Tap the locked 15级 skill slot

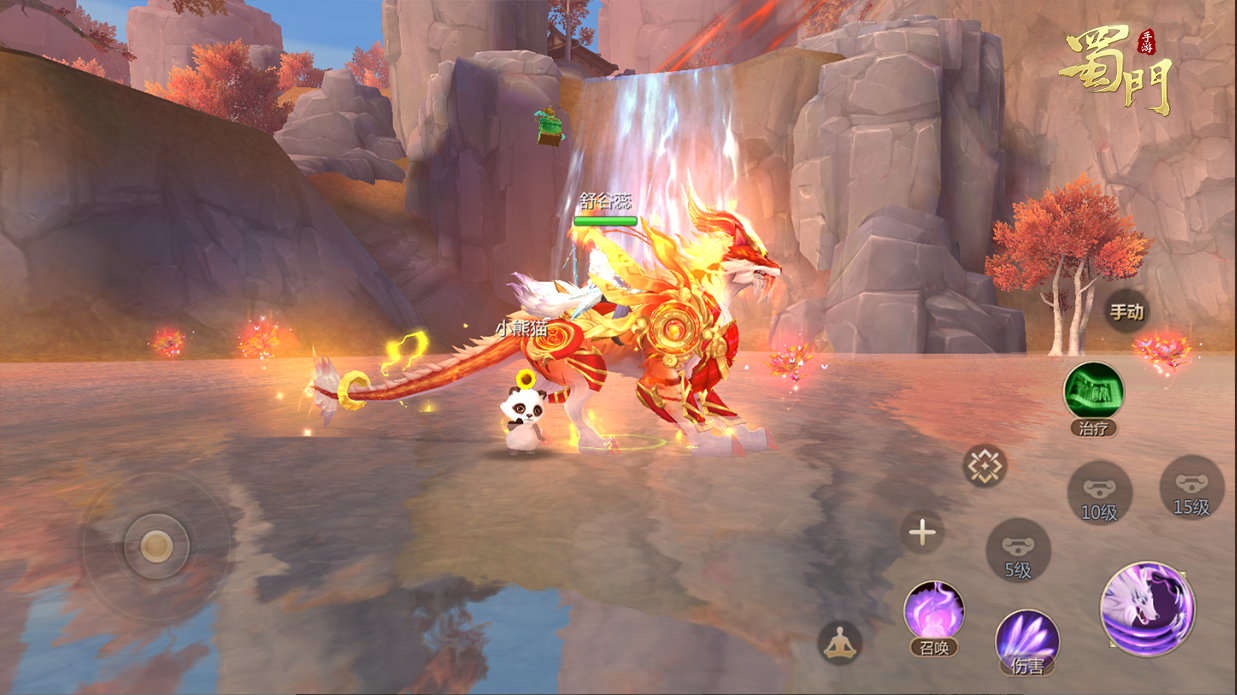(x=1191, y=487)
